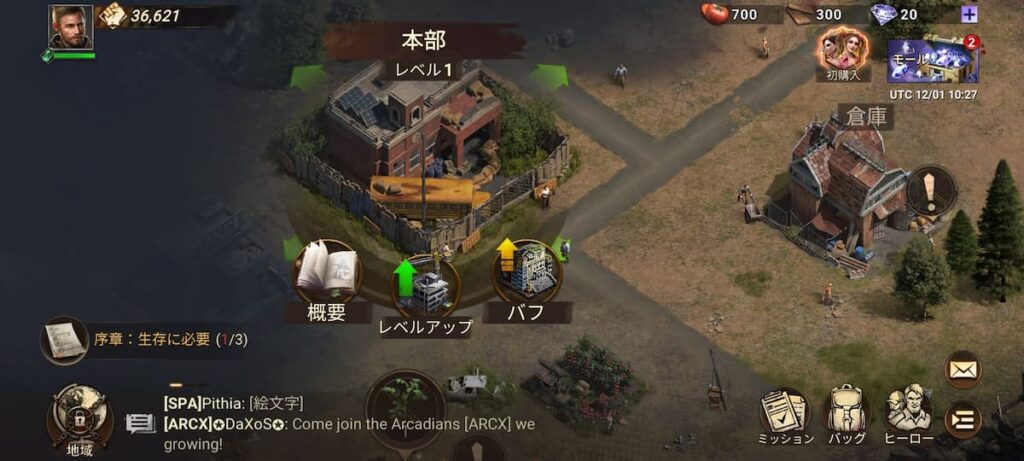Image resolution: width=1024 pixels, height=461 pixels.
Task: Open the player avatar profile
Action: coord(70,27)
